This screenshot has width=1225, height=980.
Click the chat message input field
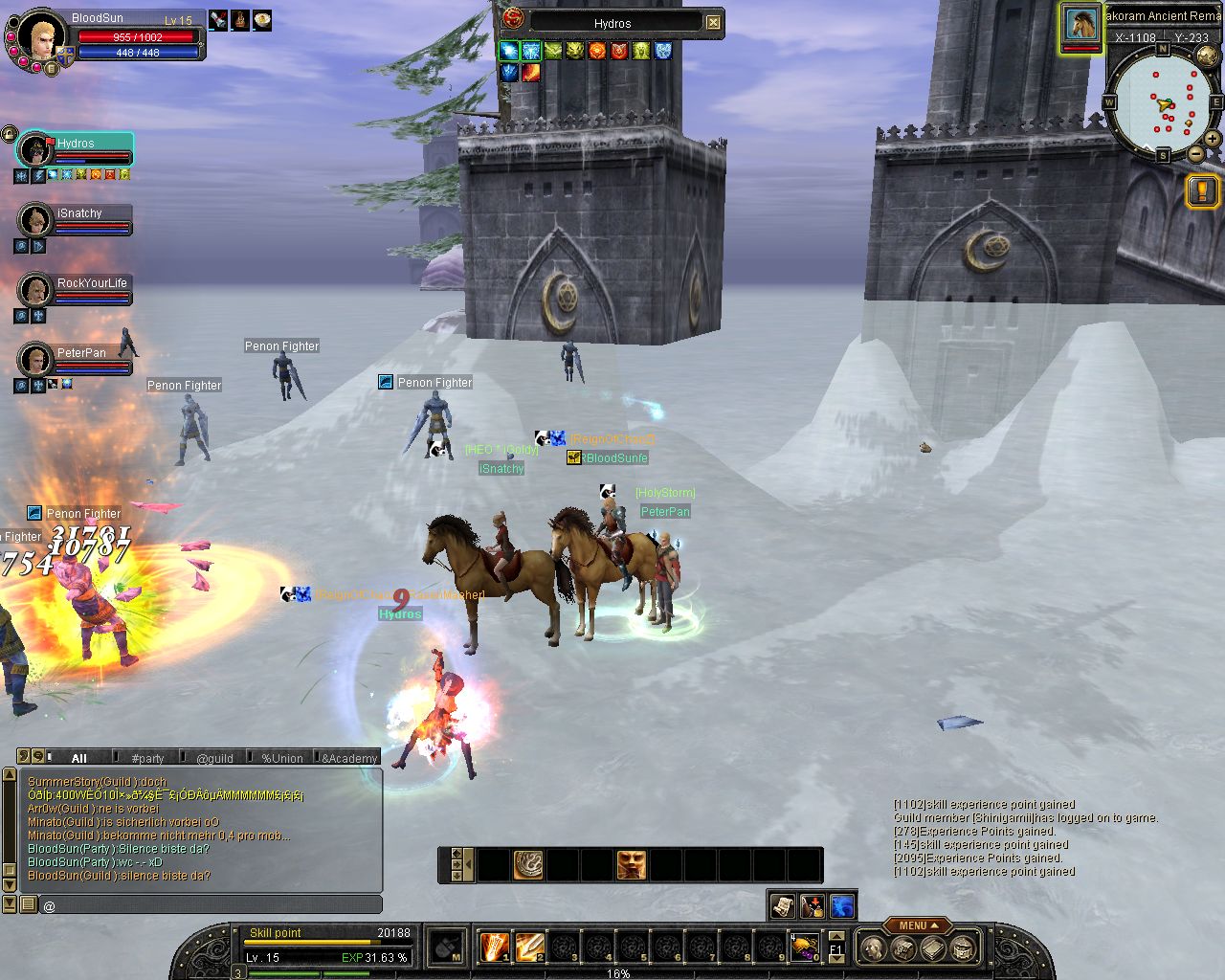coord(211,904)
